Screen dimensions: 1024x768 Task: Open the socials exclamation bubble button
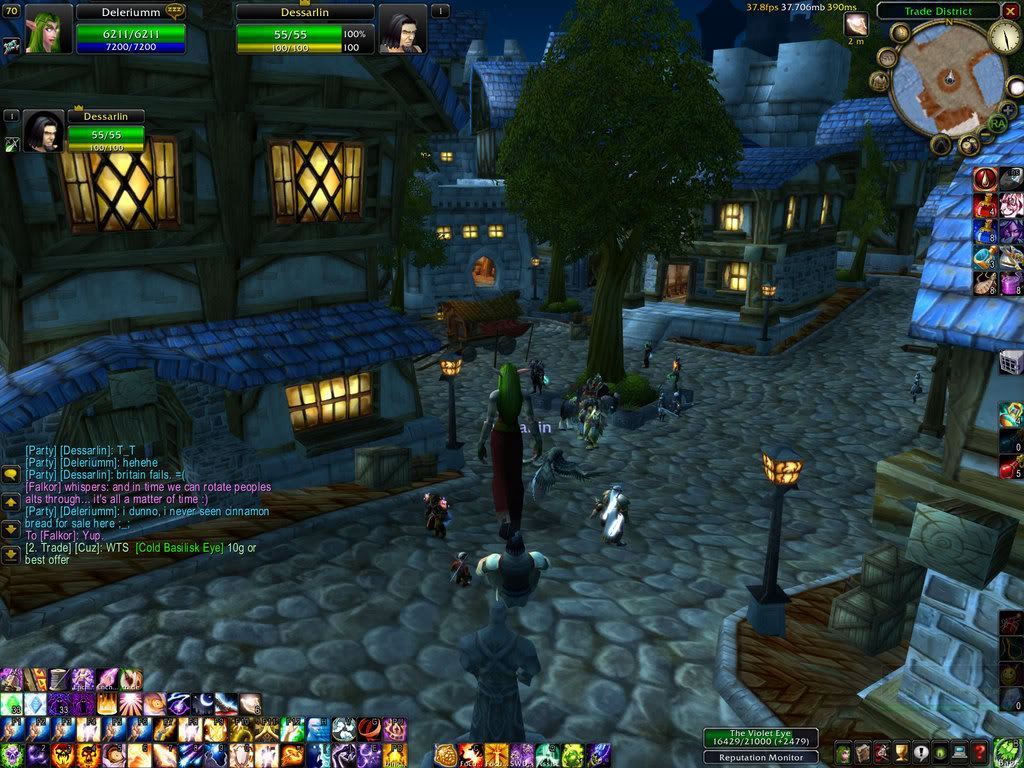[920, 753]
